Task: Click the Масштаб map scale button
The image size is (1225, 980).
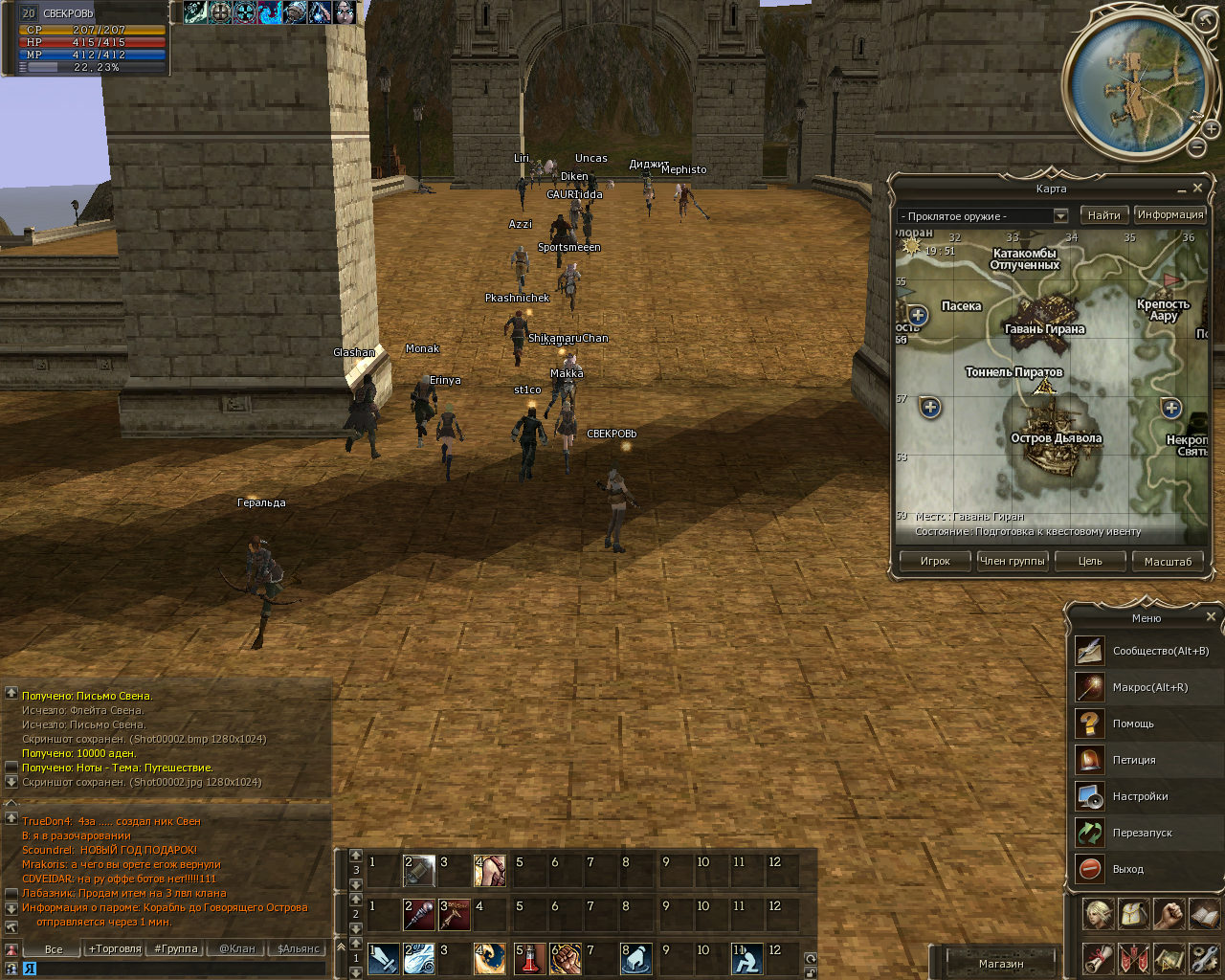Action: click(x=1168, y=562)
